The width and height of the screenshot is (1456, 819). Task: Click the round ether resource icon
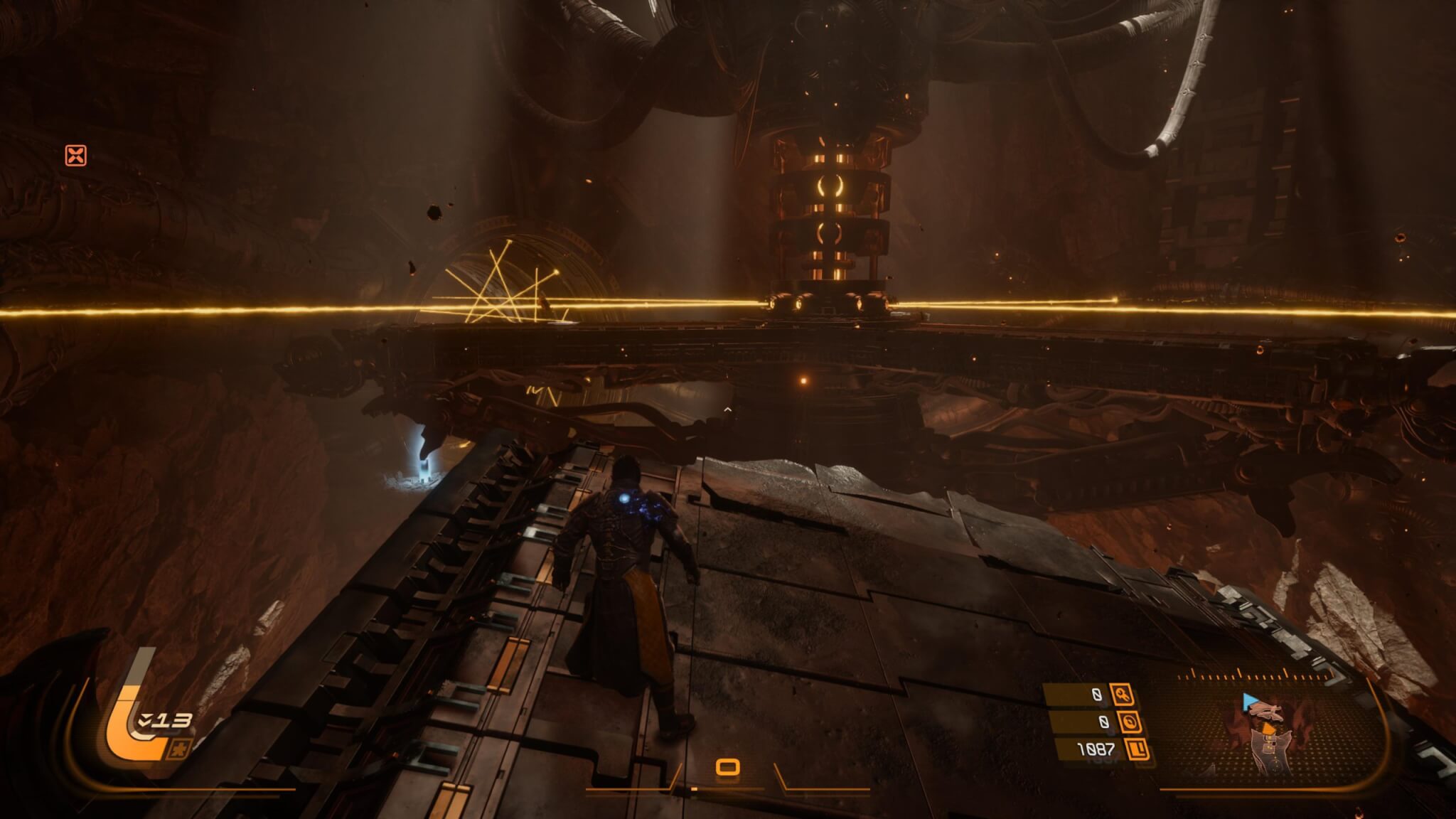point(1130,722)
